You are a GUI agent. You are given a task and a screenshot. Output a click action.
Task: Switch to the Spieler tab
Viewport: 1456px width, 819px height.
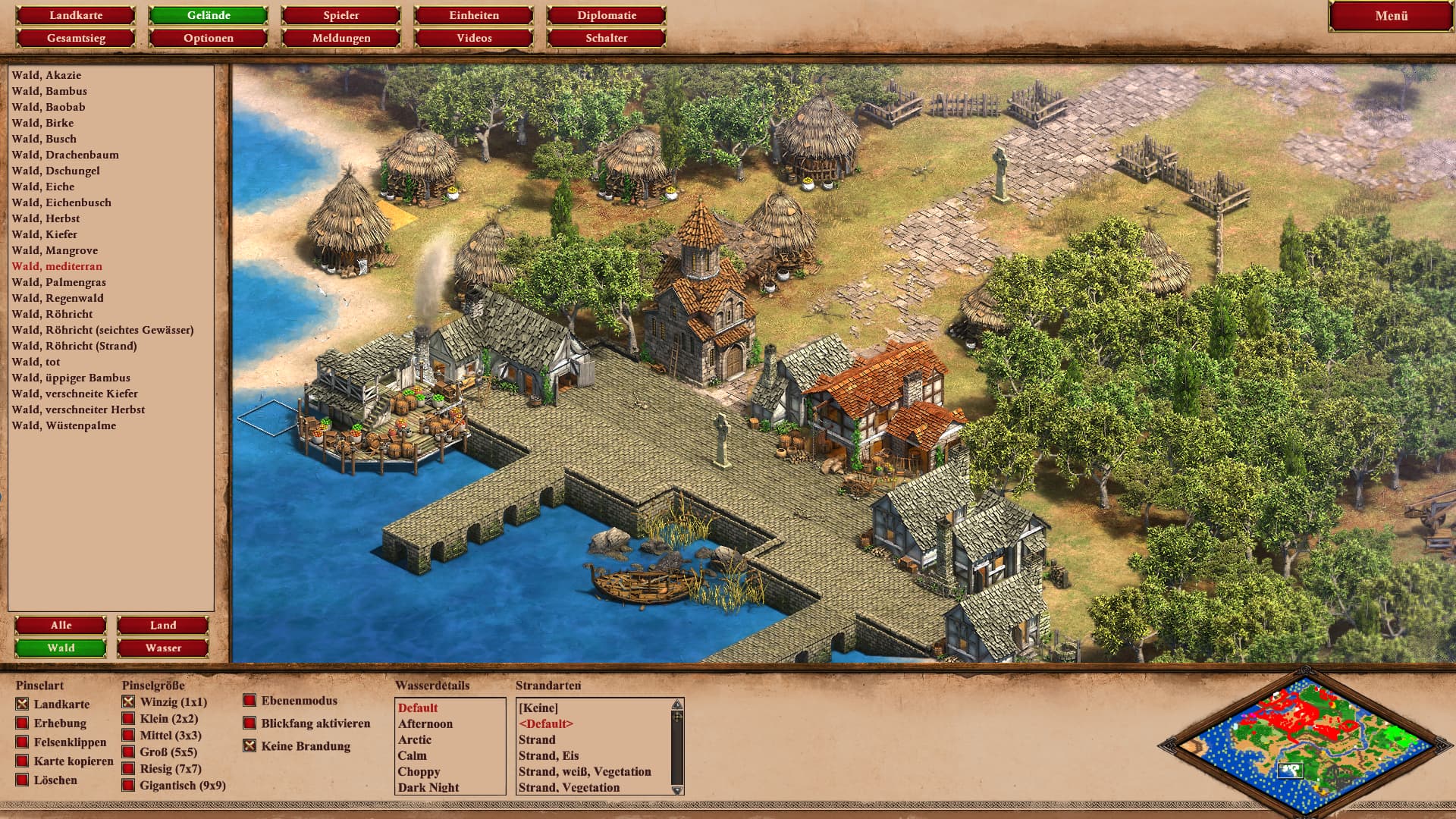(341, 15)
